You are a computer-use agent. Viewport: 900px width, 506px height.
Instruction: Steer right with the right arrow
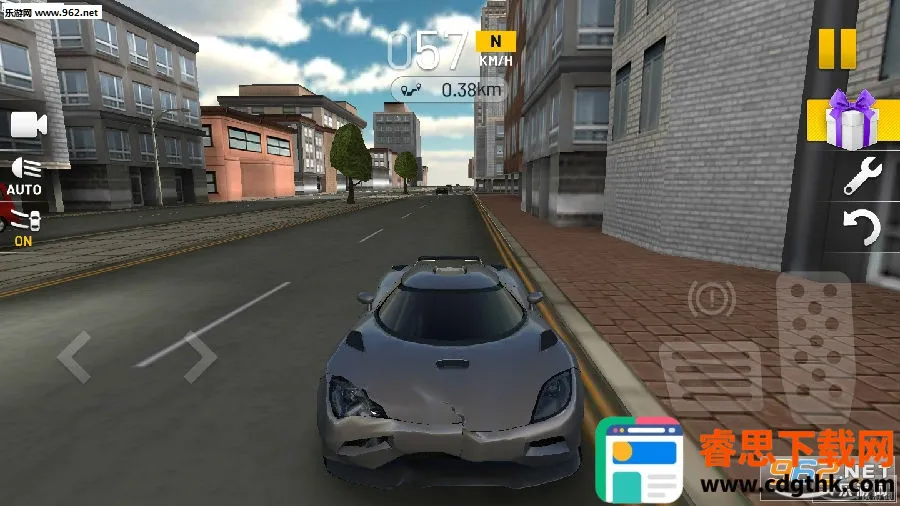pyautogui.click(x=197, y=356)
